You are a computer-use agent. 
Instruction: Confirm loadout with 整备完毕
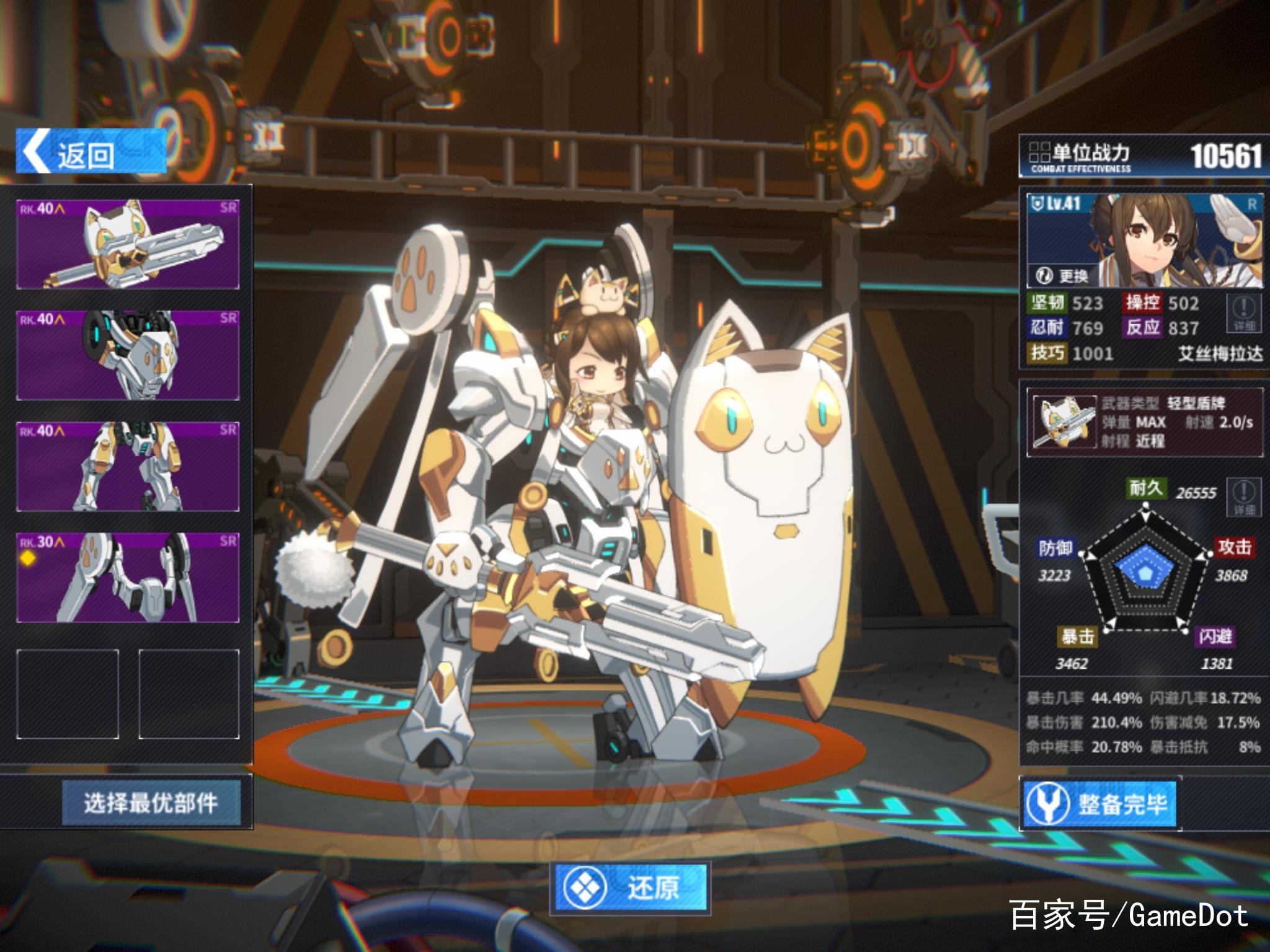coord(1099,804)
